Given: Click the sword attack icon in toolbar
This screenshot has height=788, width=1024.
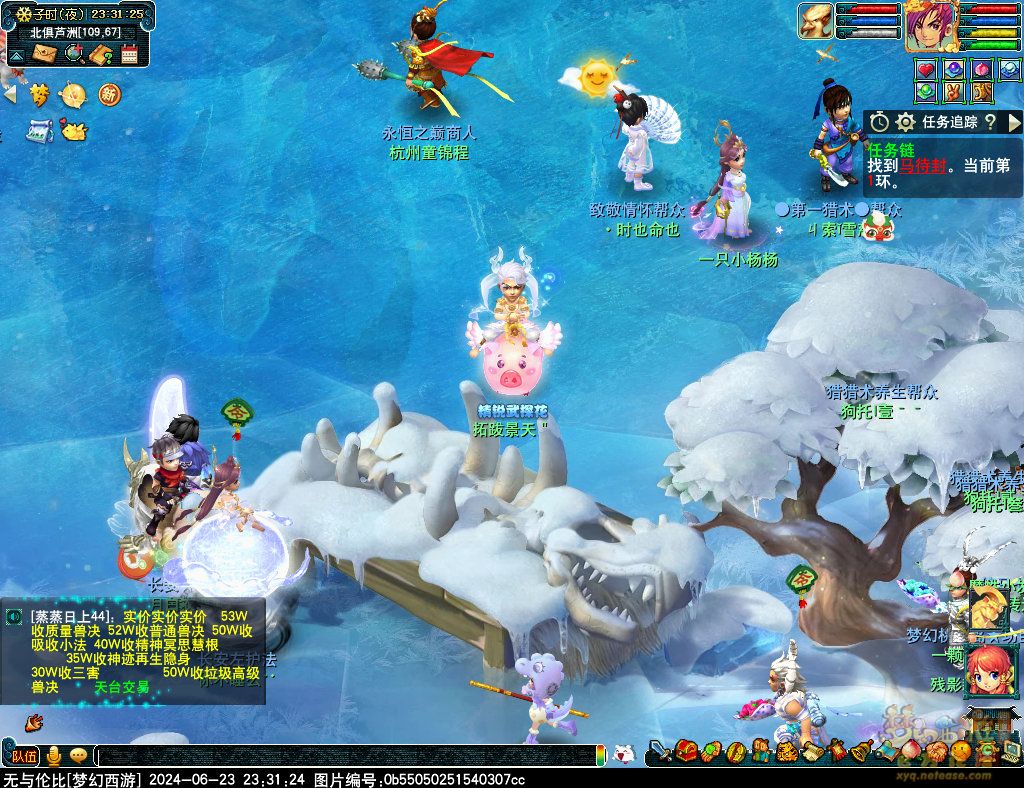Looking at the screenshot, I should [x=659, y=750].
